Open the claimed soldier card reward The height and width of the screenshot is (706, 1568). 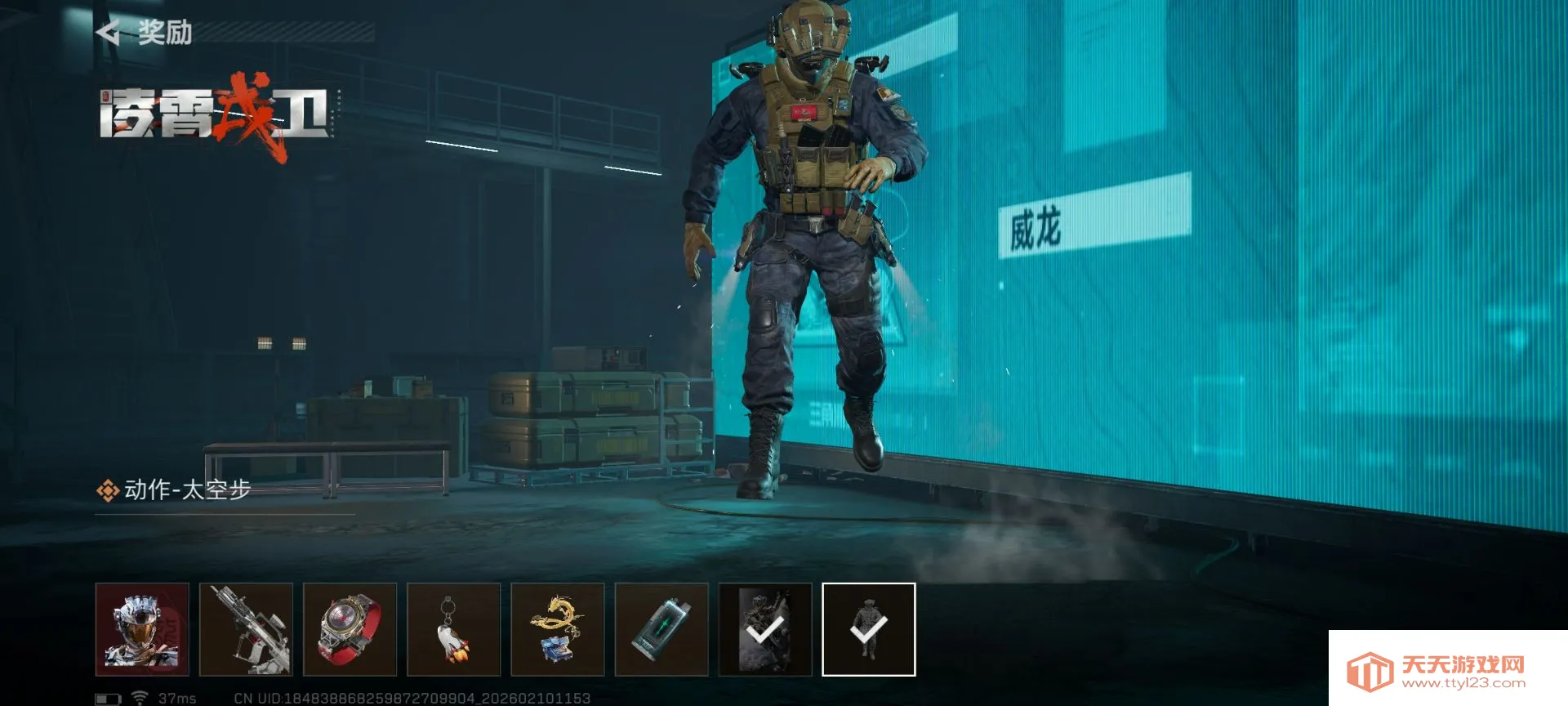pos(765,629)
